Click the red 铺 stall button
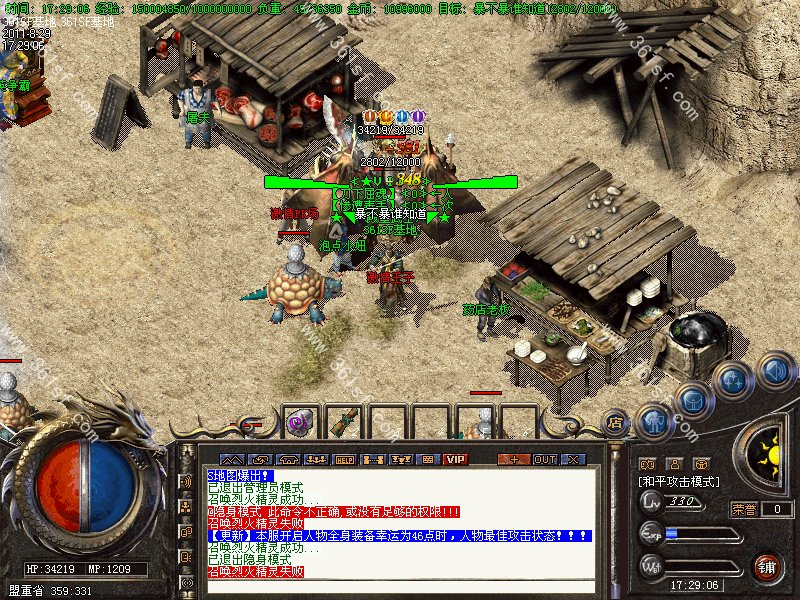 pyautogui.click(x=767, y=567)
